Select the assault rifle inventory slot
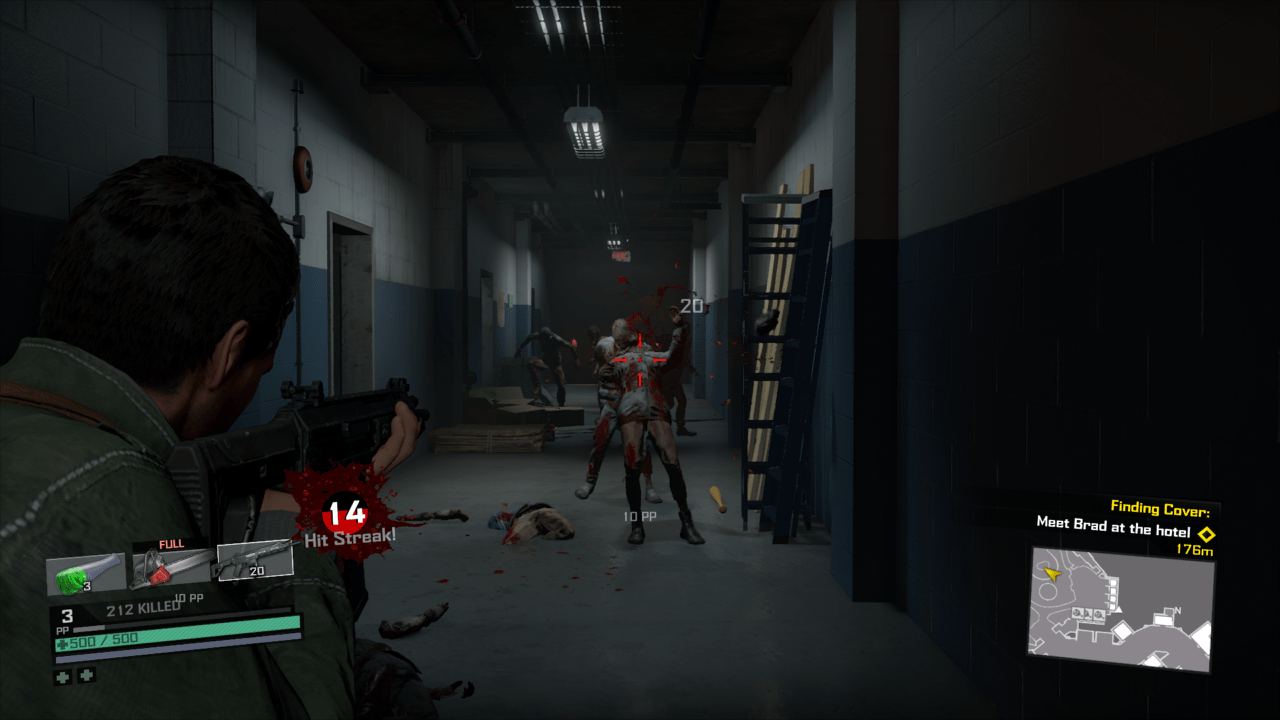 tap(254, 561)
